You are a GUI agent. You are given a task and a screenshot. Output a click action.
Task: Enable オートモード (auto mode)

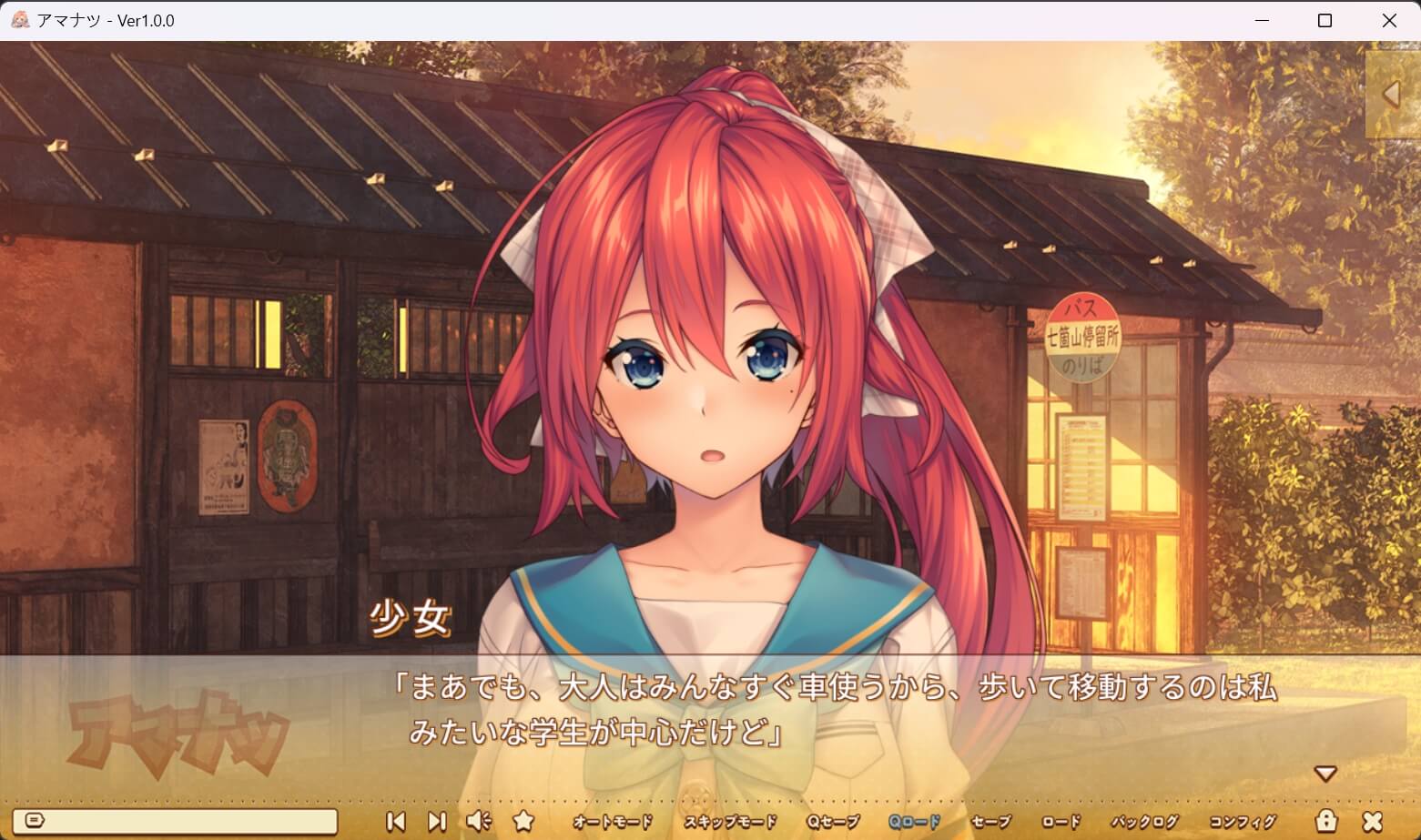tap(612, 821)
